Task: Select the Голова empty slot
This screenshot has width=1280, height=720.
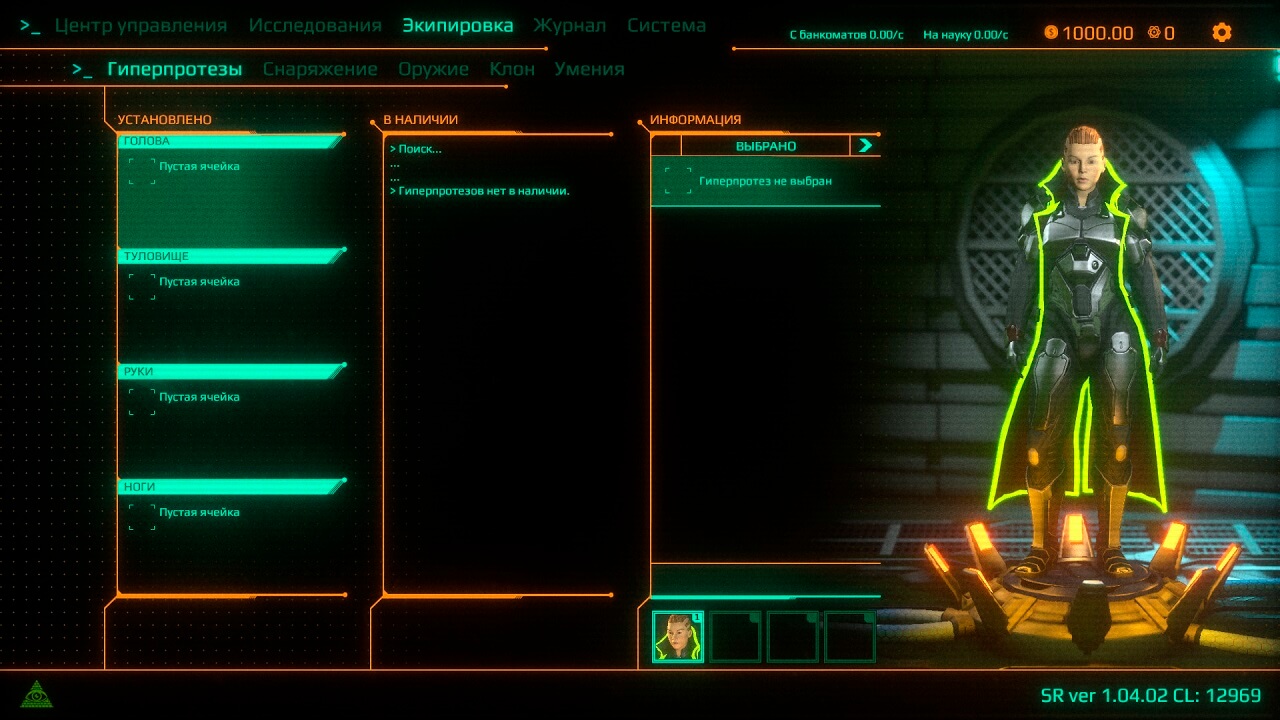Action: tap(142, 170)
